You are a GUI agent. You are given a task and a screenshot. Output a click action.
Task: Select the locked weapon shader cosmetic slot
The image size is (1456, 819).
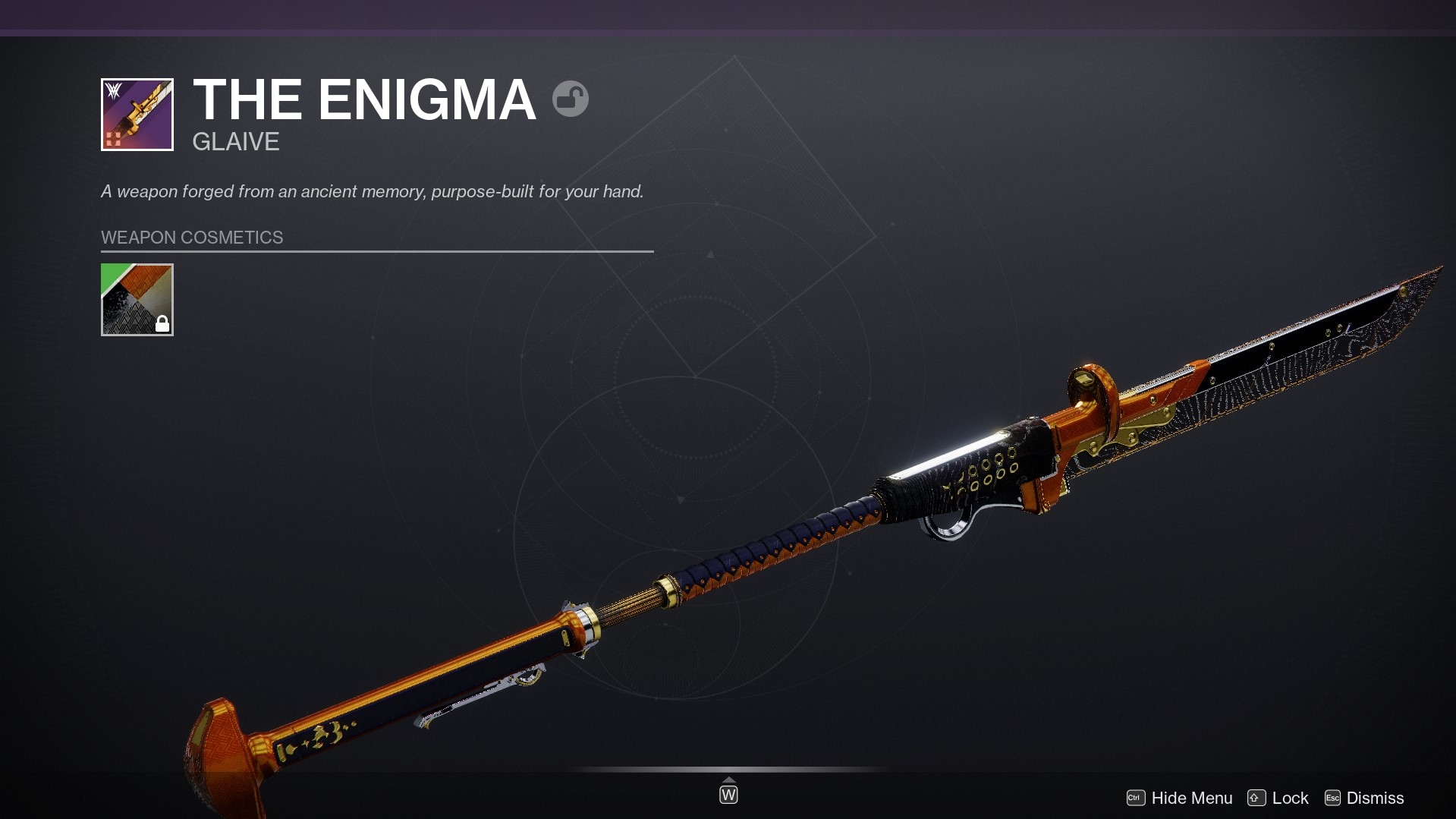(137, 300)
